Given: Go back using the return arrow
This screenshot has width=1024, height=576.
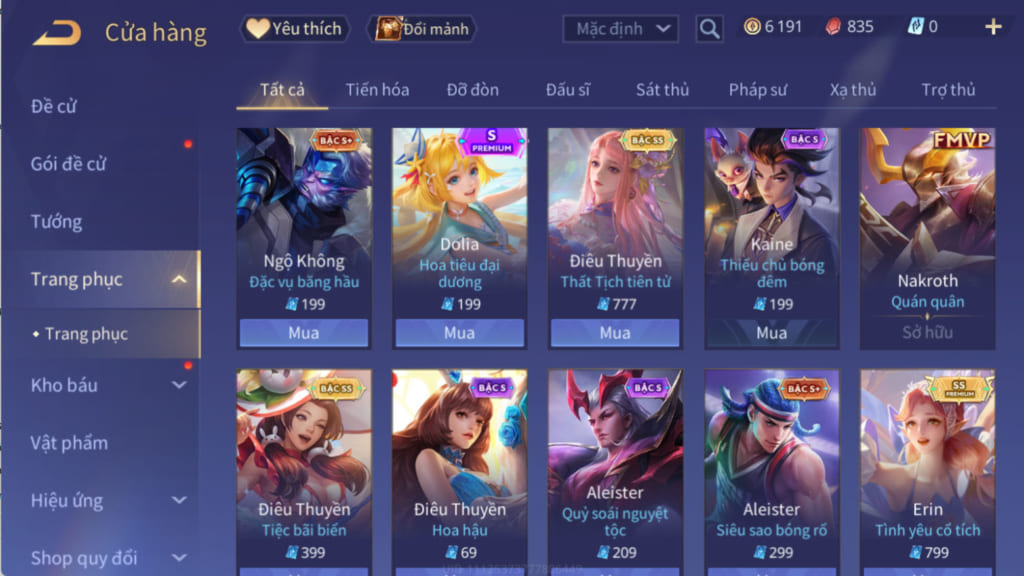Looking at the screenshot, I should [56, 32].
